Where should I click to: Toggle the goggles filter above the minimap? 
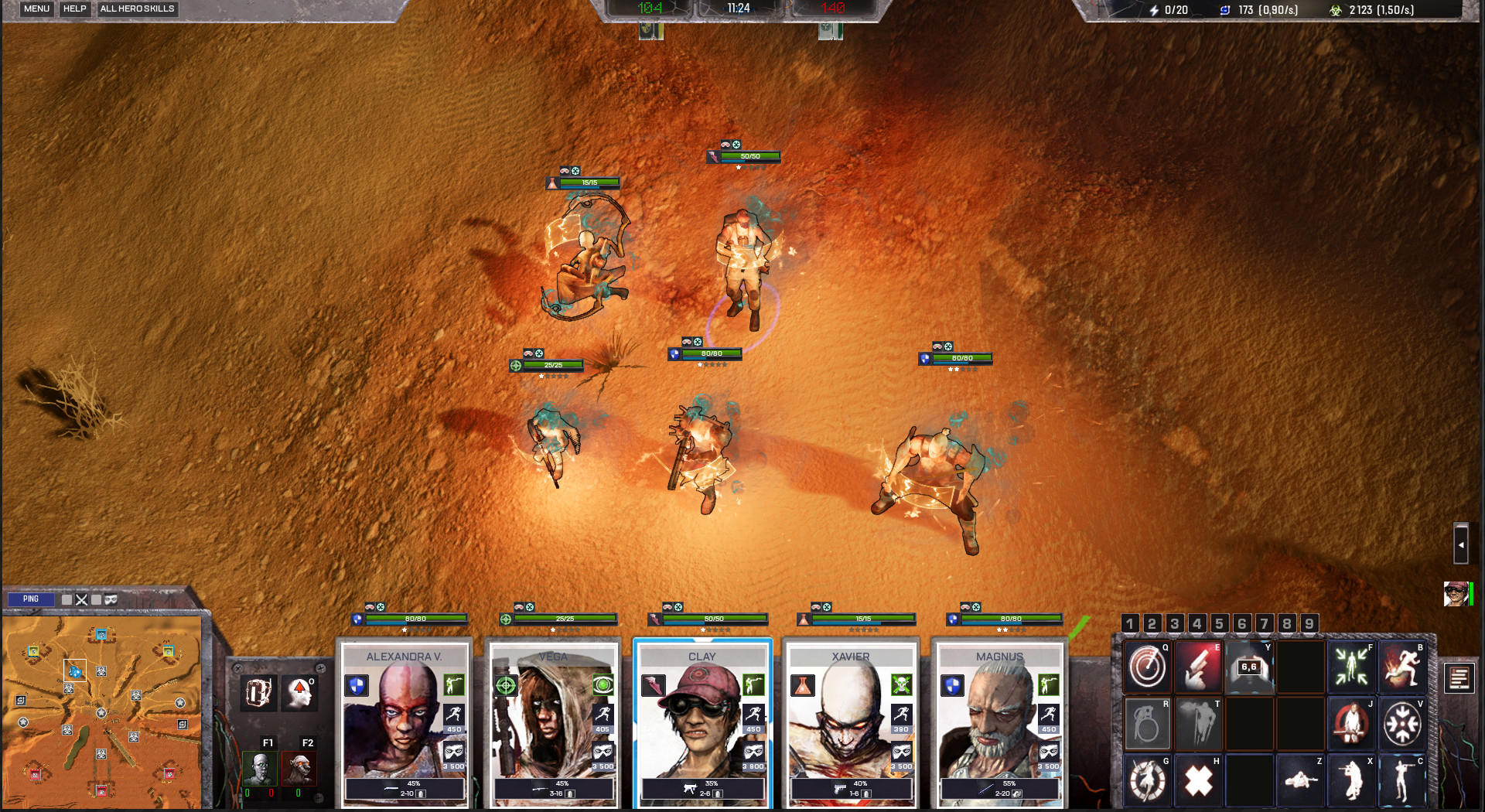[x=111, y=599]
